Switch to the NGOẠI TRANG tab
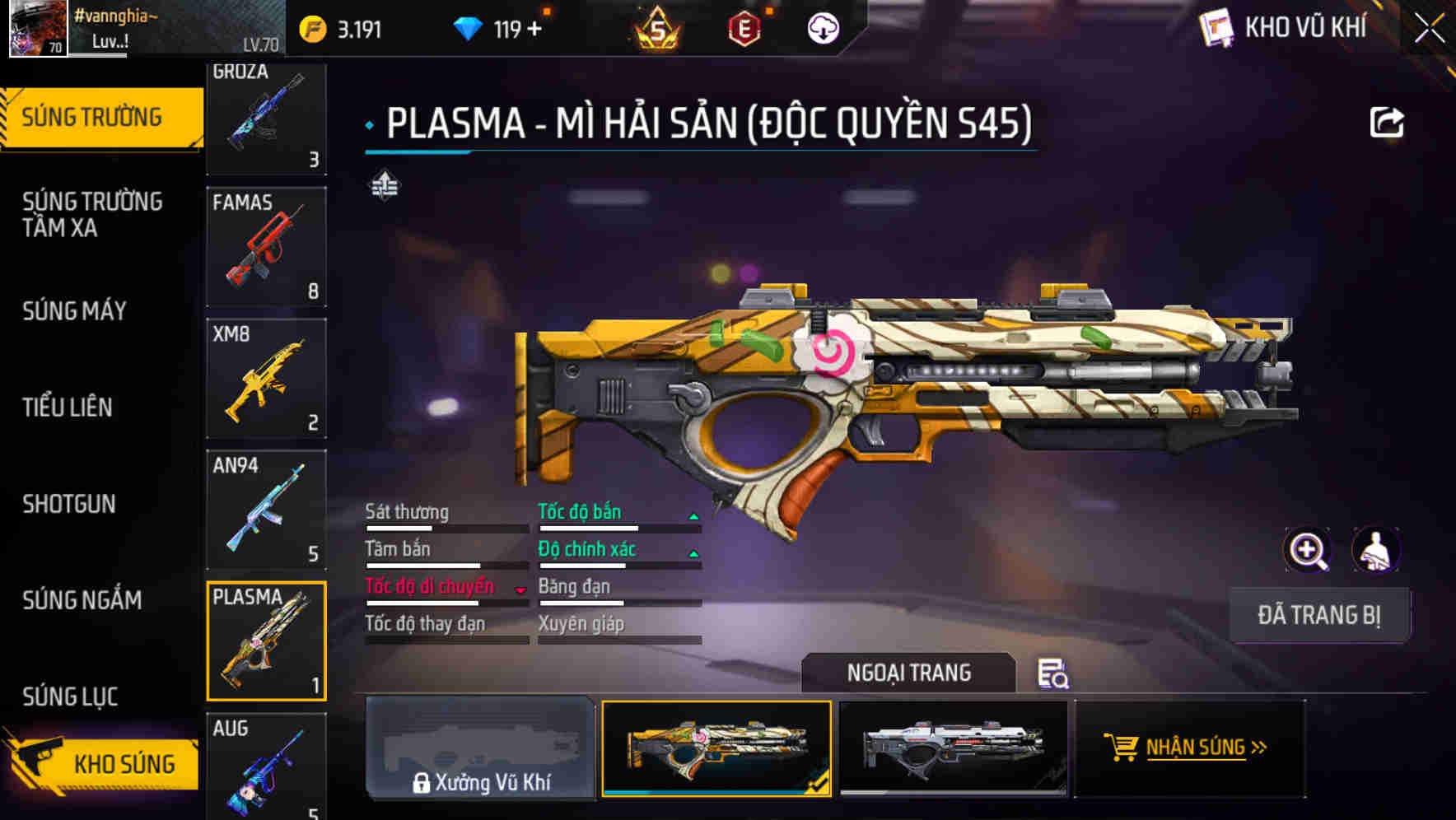The width and height of the screenshot is (1456, 820). tap(908, 673)
